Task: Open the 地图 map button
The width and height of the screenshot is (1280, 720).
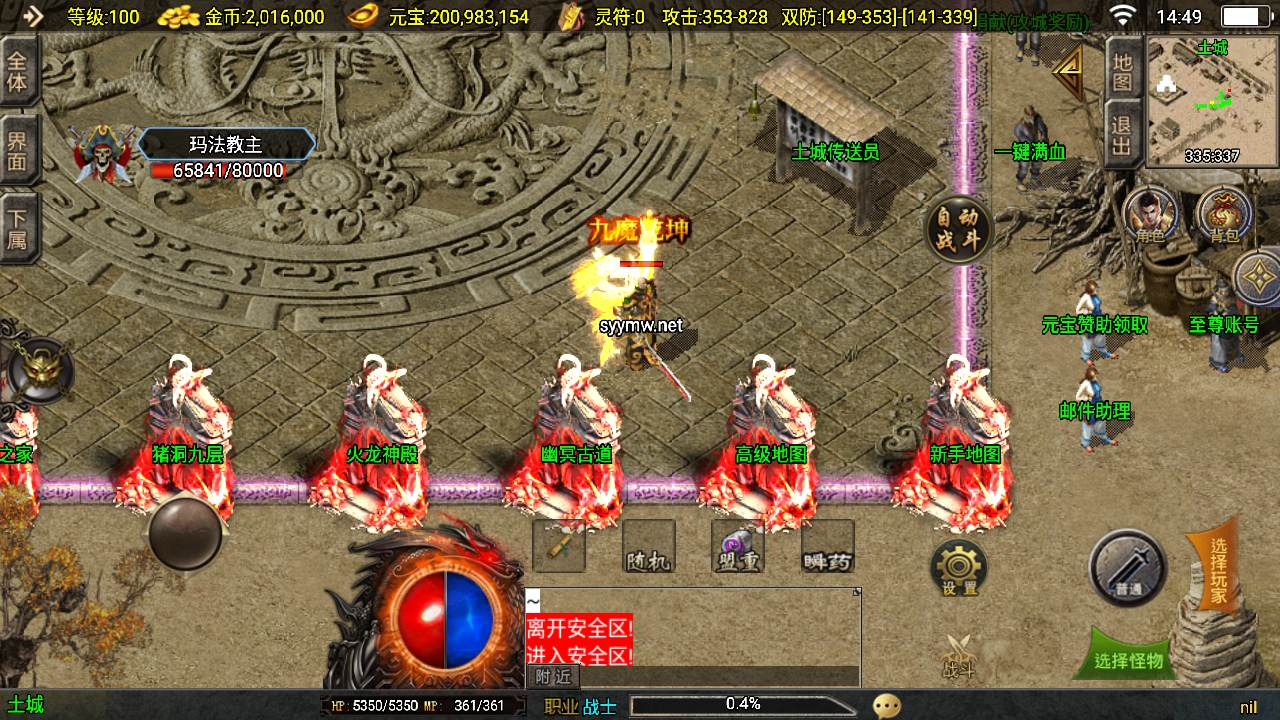Action: [1123, 68]
